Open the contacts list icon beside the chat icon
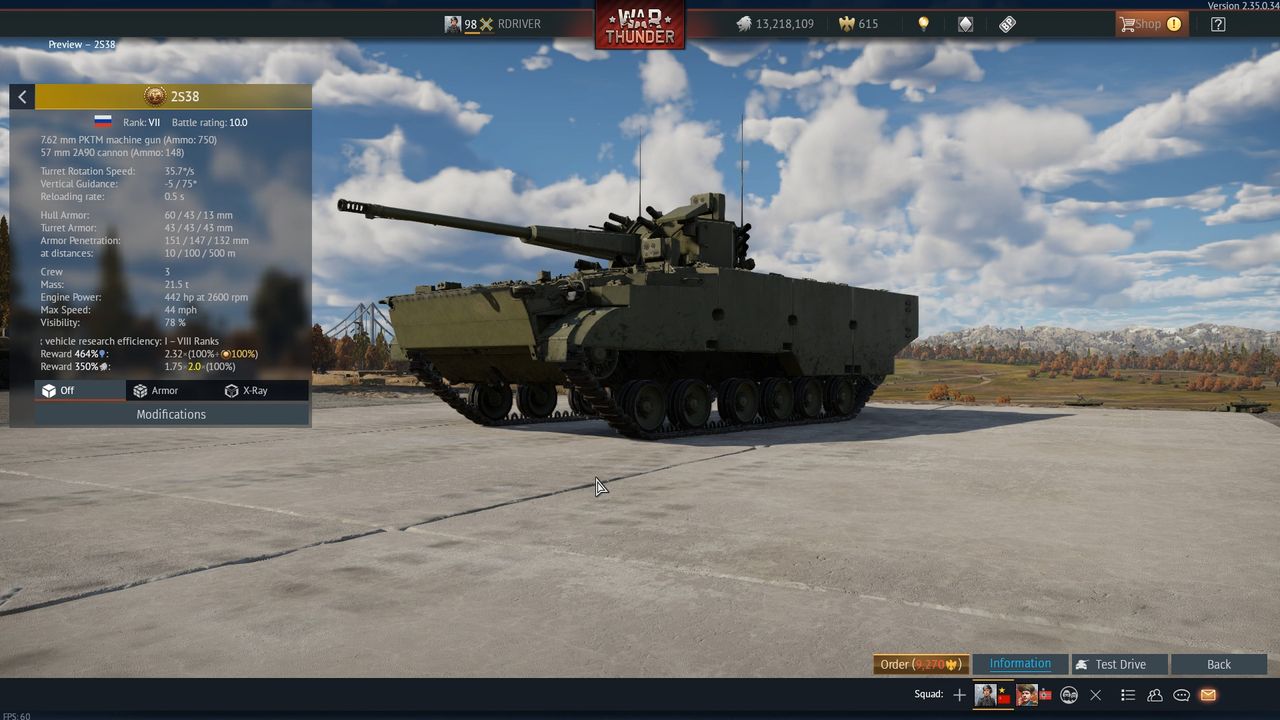1280x720 pixels. (1154, 694)
